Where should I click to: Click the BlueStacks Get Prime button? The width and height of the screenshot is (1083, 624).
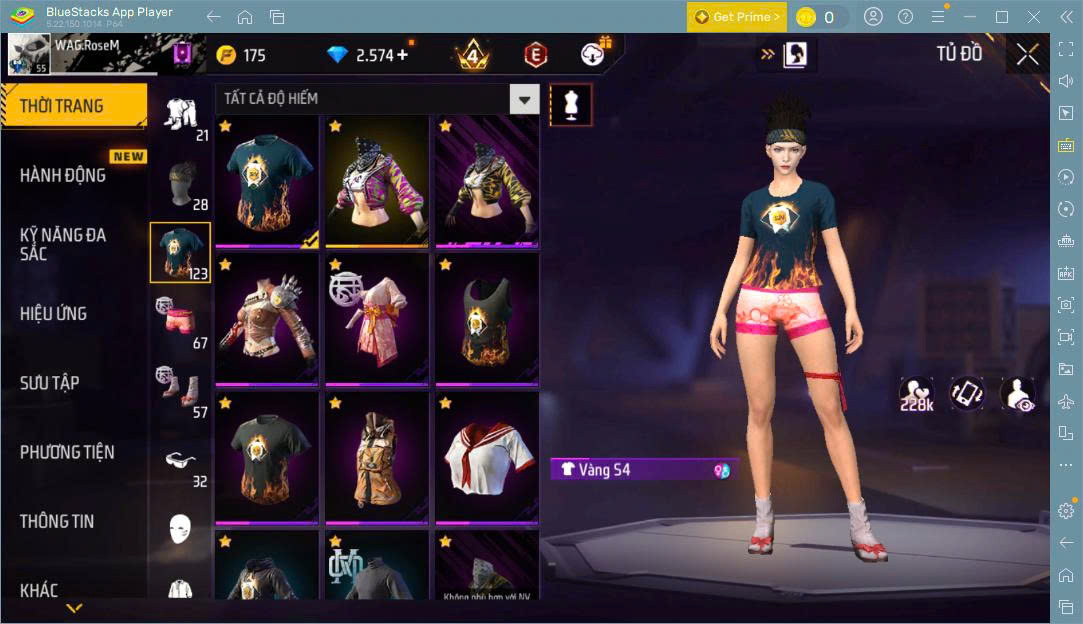(x=736, y=17)
